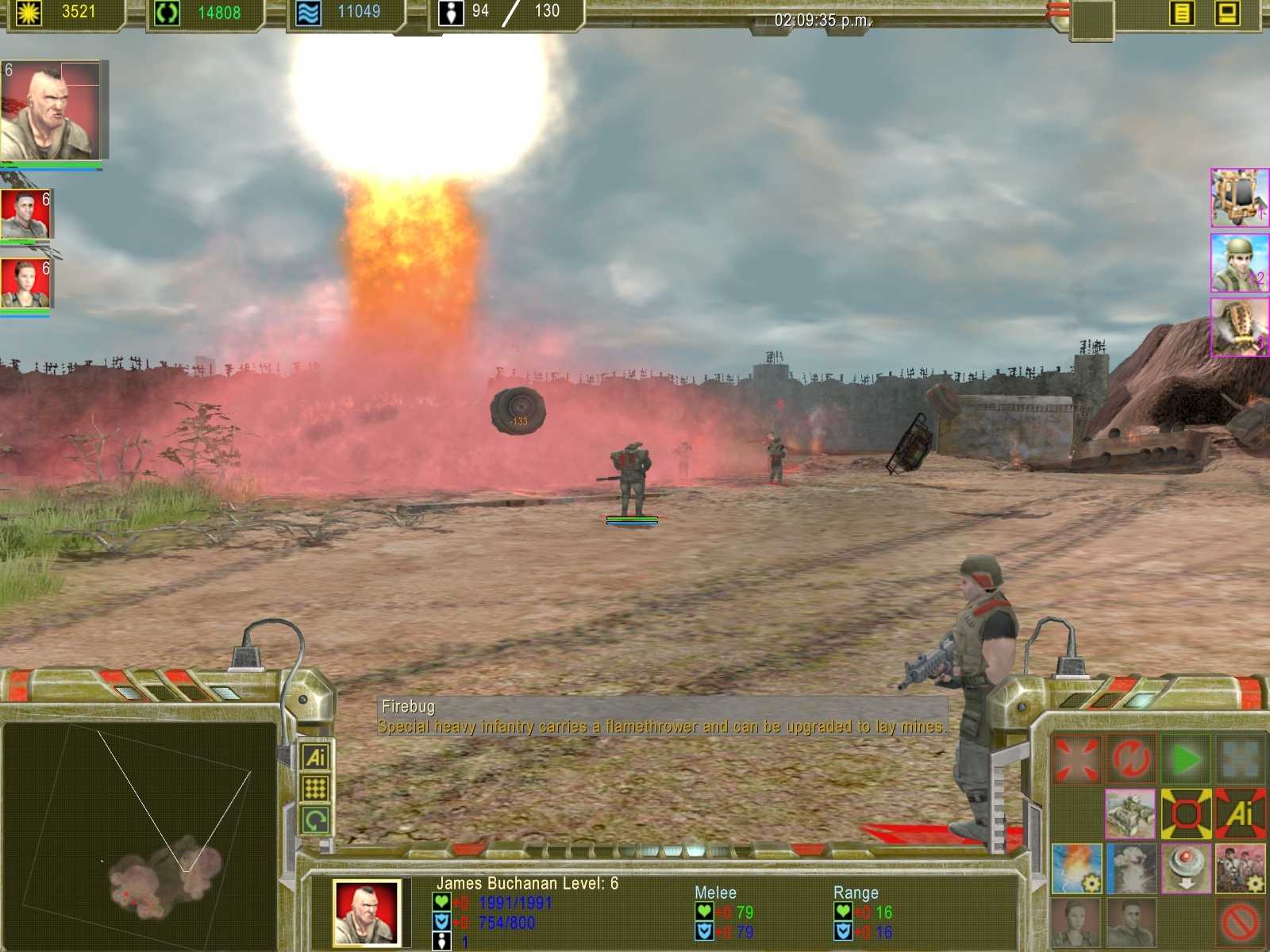This screenshot has width=1270, height=952.
Task: Toggle hold position with the yellow O icon
Action: pos(1186,813)
